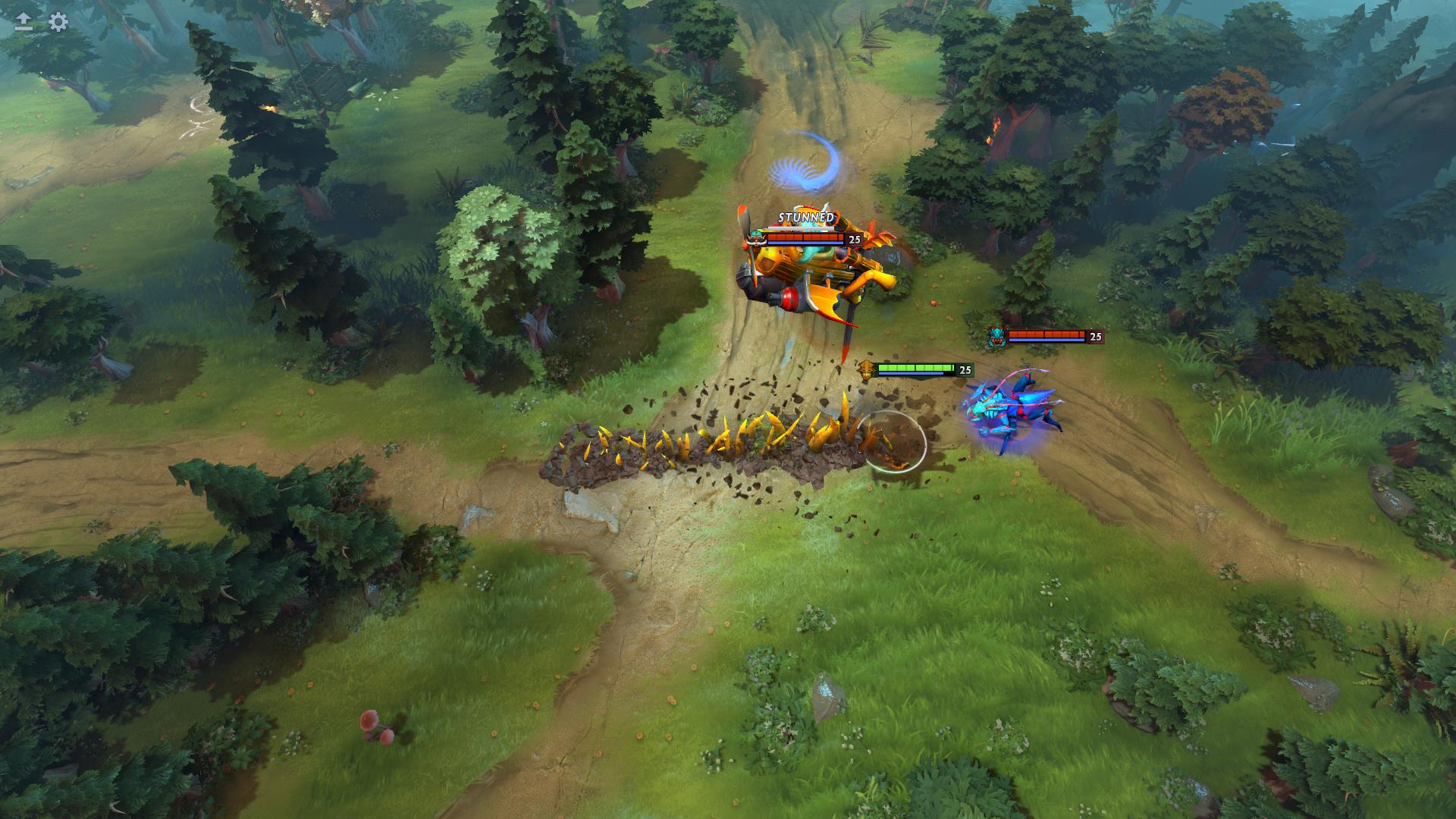Click the STUNNED status label
1456x819 pixels.
click(805, 217)
